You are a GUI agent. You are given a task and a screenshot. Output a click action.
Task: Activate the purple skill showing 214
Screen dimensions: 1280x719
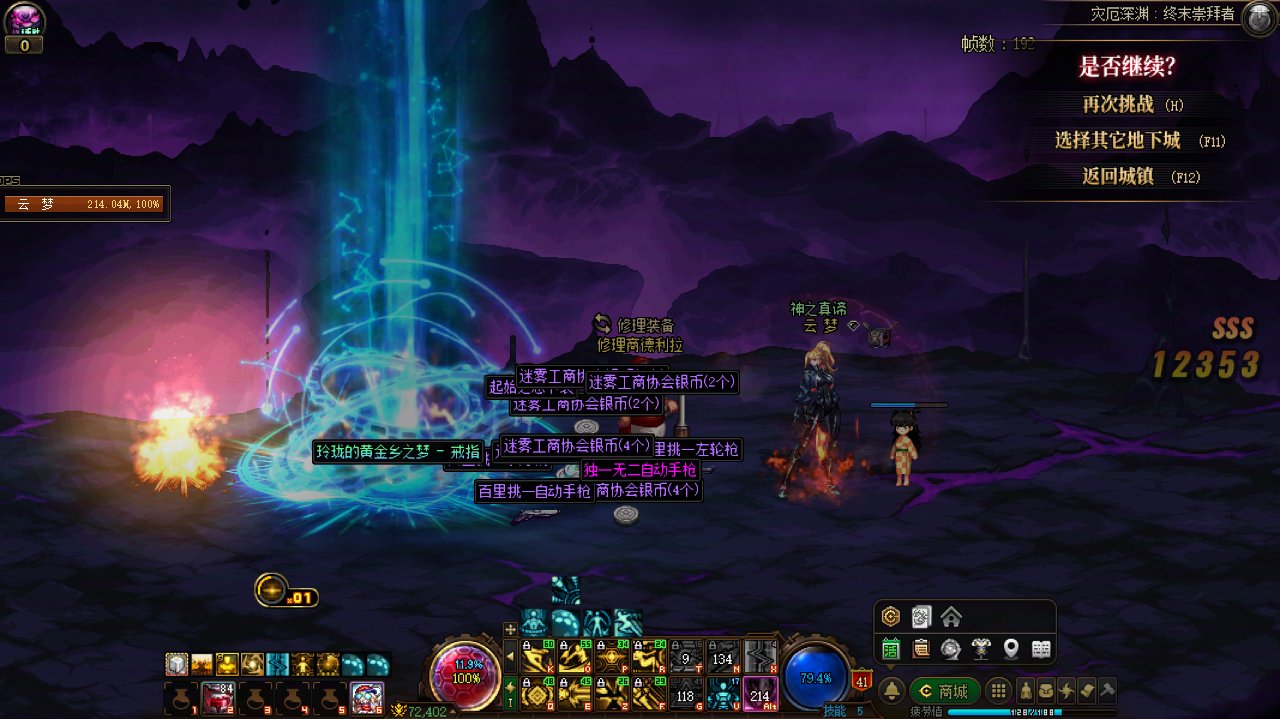[760, 693]
